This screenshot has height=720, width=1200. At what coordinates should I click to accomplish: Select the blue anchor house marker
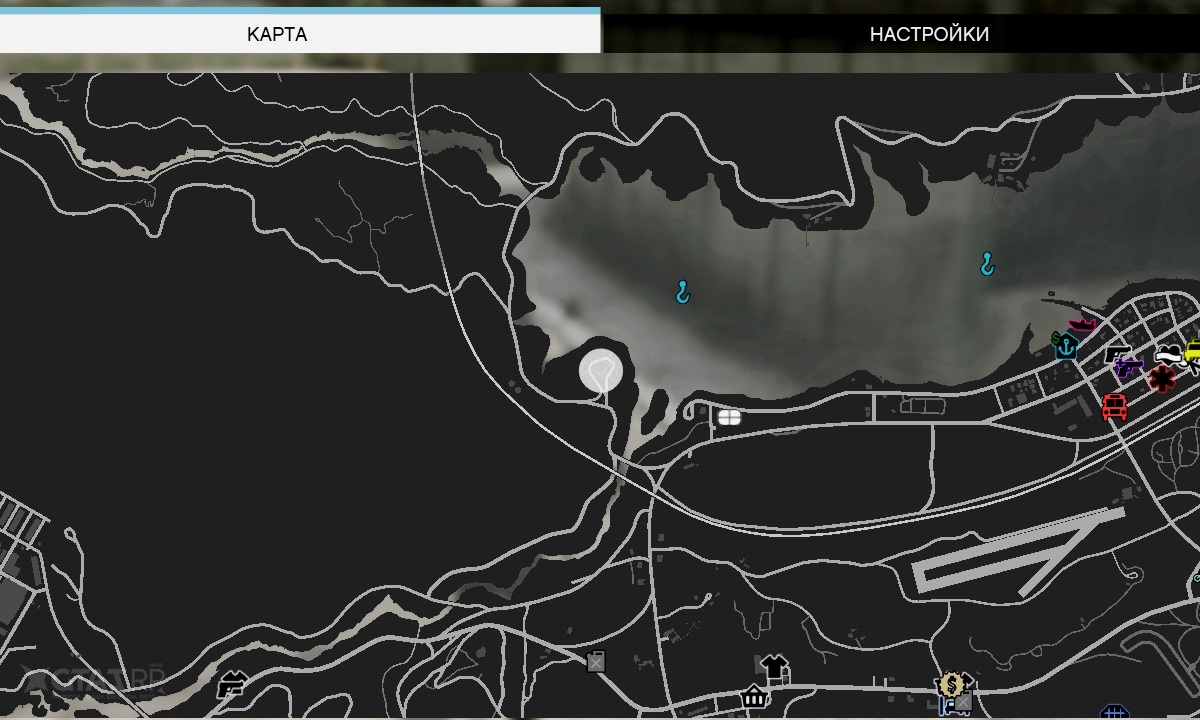[x=1066, y=346]
